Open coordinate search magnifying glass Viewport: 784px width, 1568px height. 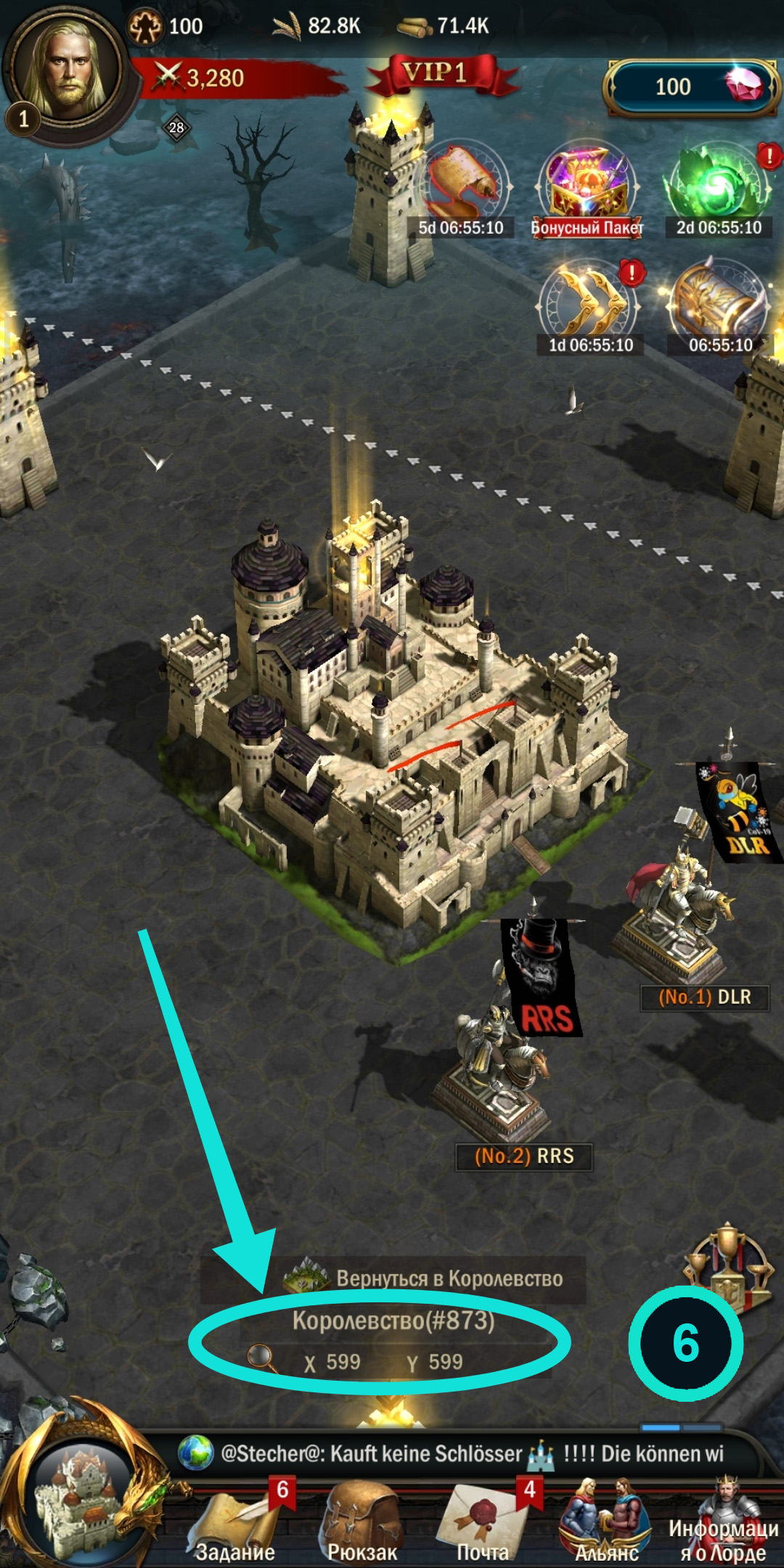(261, 1357)
